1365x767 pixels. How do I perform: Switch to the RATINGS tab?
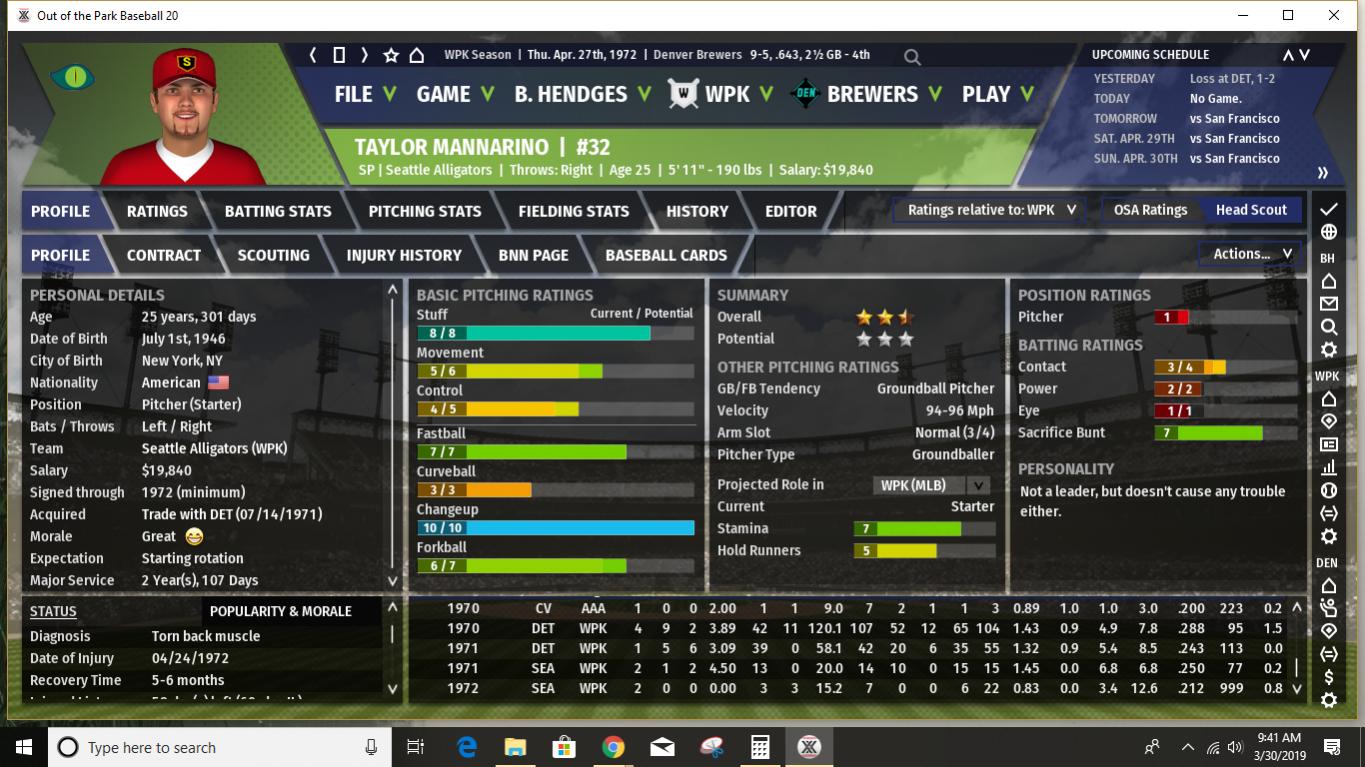click(157, 211)
